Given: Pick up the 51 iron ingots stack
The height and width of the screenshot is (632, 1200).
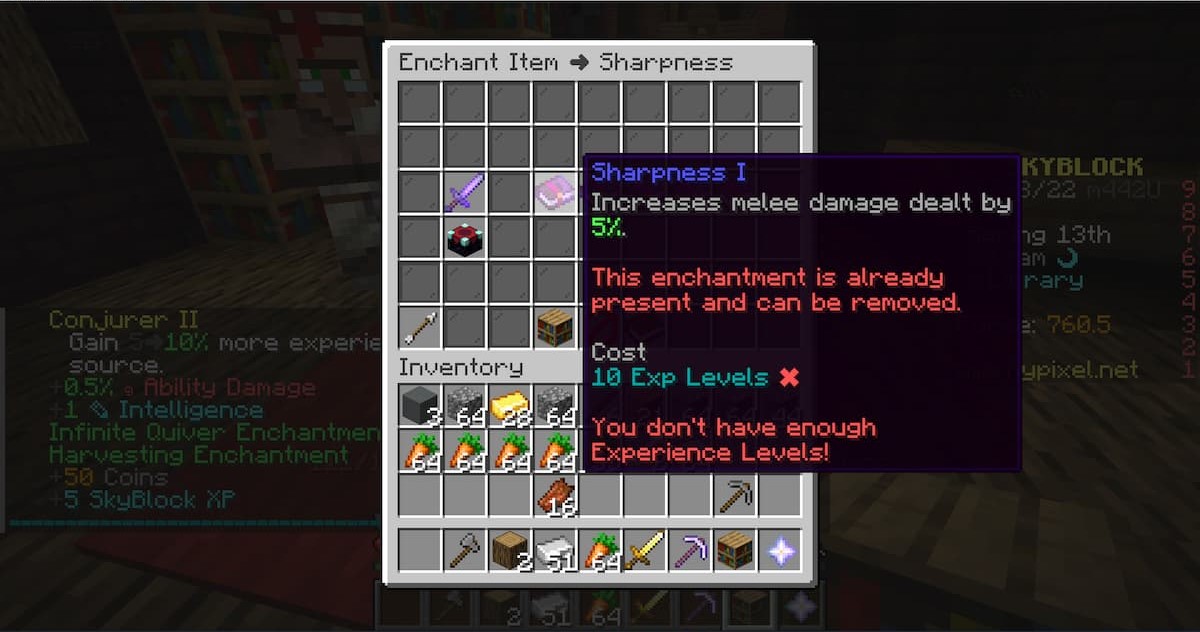Looking at the screenshot, I should pyautogui.click(x=555, y=550).
